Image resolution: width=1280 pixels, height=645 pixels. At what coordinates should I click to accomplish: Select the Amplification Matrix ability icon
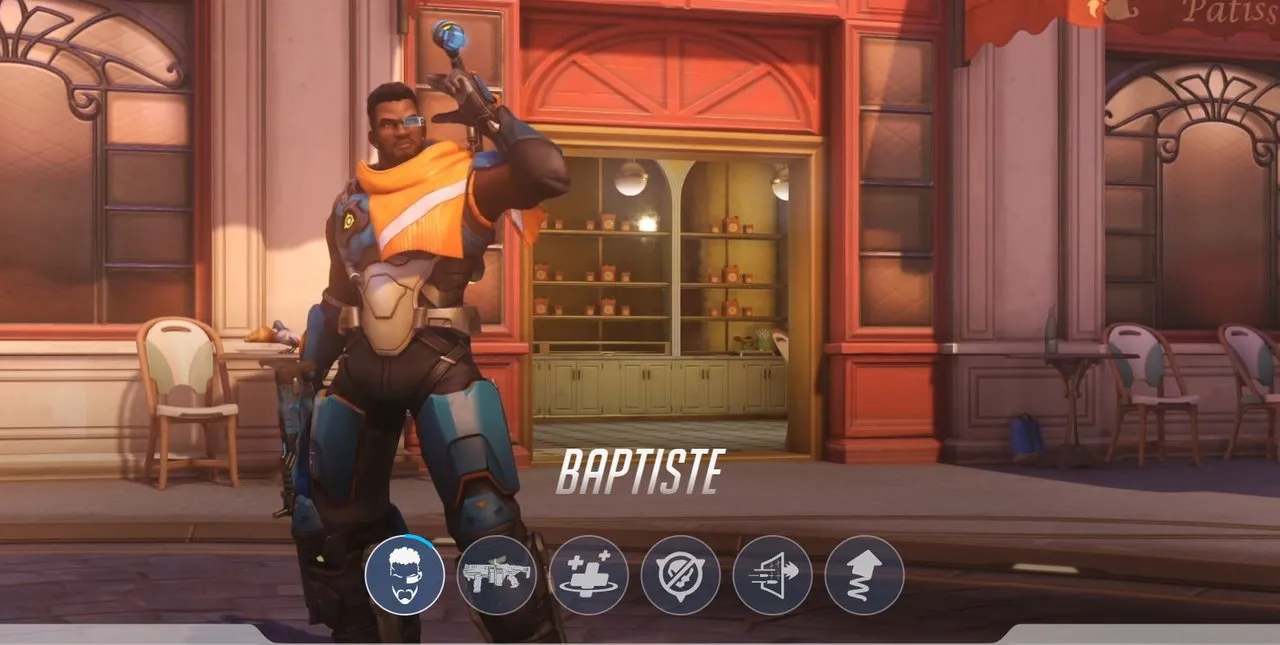(772, 575)
